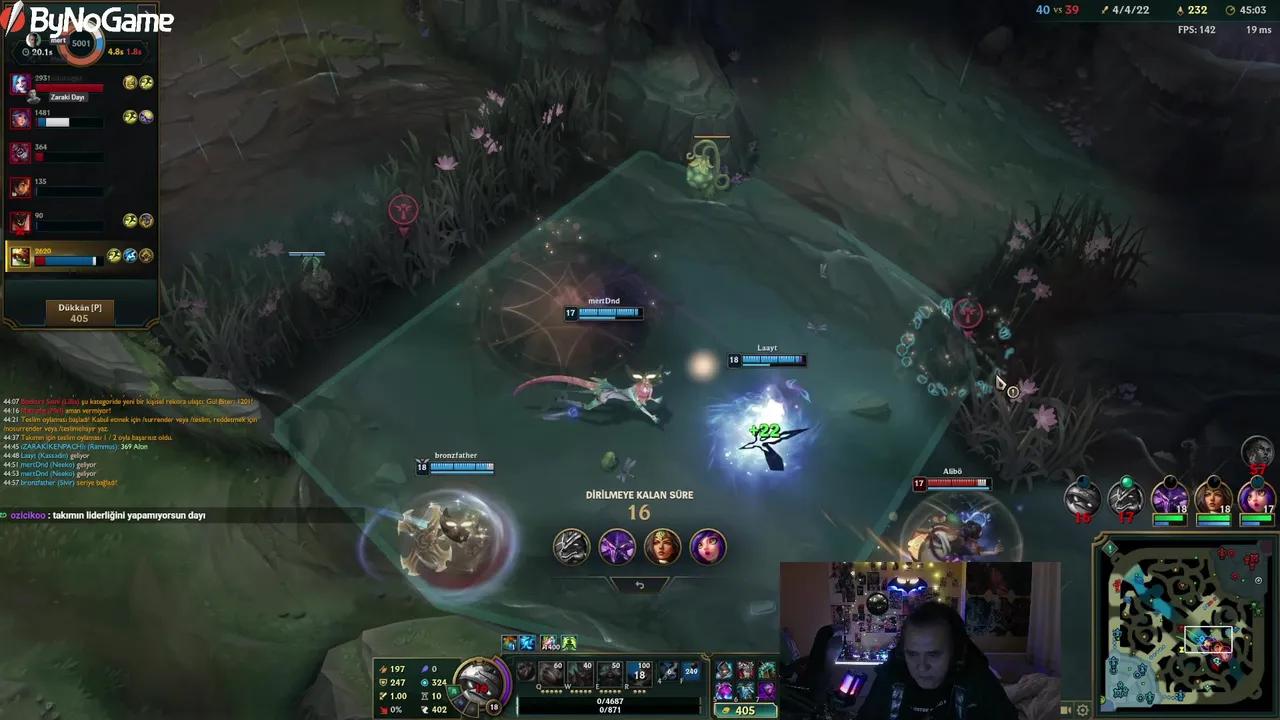Click Jinx's portrait in the respawn panel

coord(710,547)
